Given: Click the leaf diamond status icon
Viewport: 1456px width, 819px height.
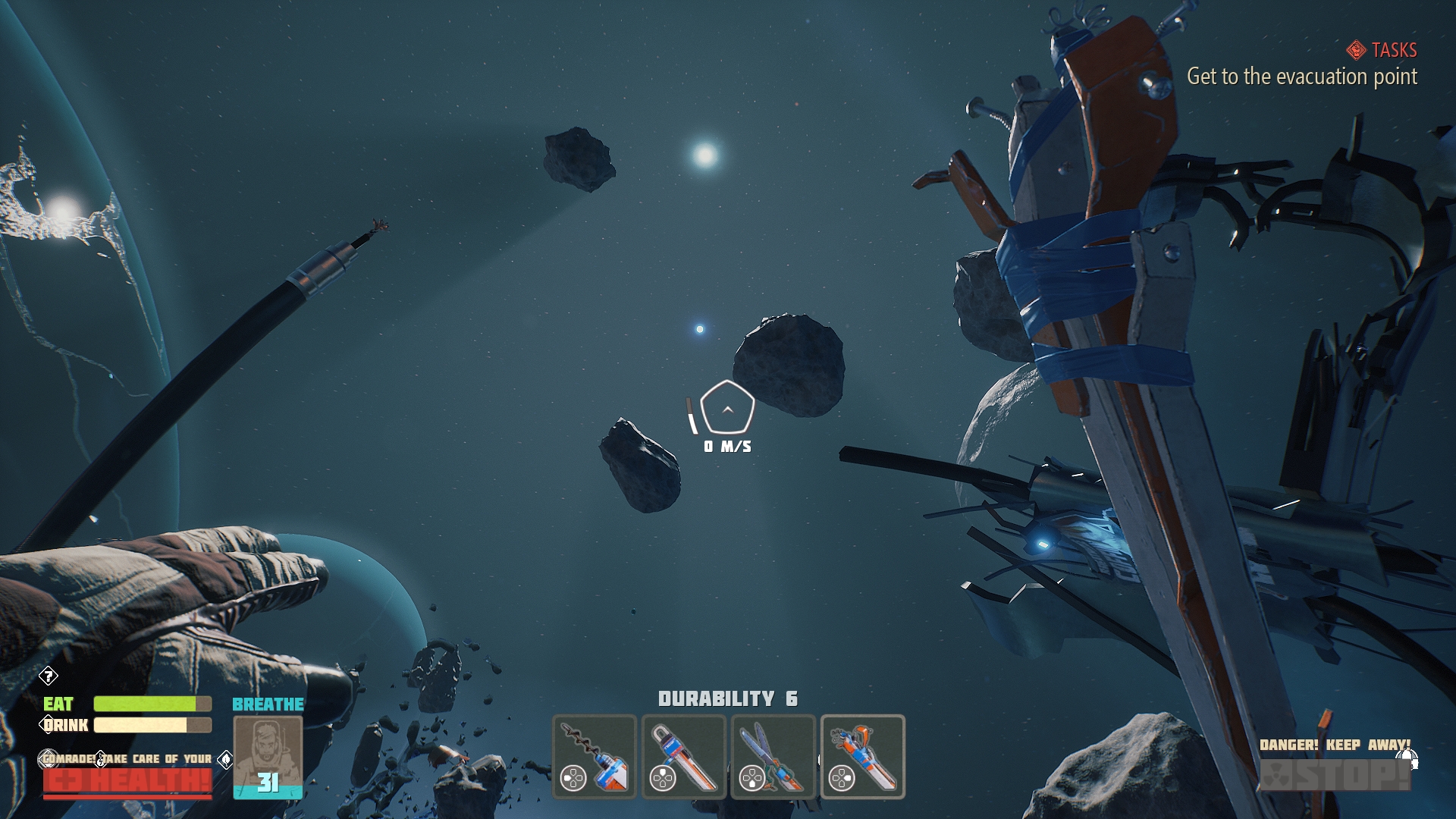Looking at the screenshot, I should click(225, 759).
